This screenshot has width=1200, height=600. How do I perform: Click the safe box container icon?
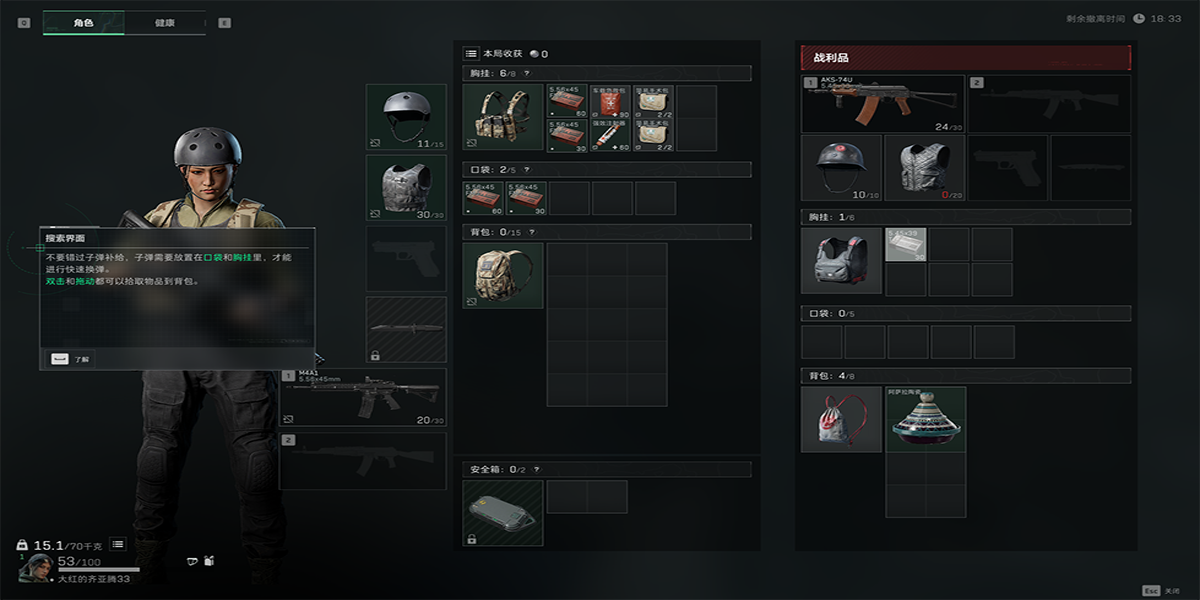click(x=503, y=512)
